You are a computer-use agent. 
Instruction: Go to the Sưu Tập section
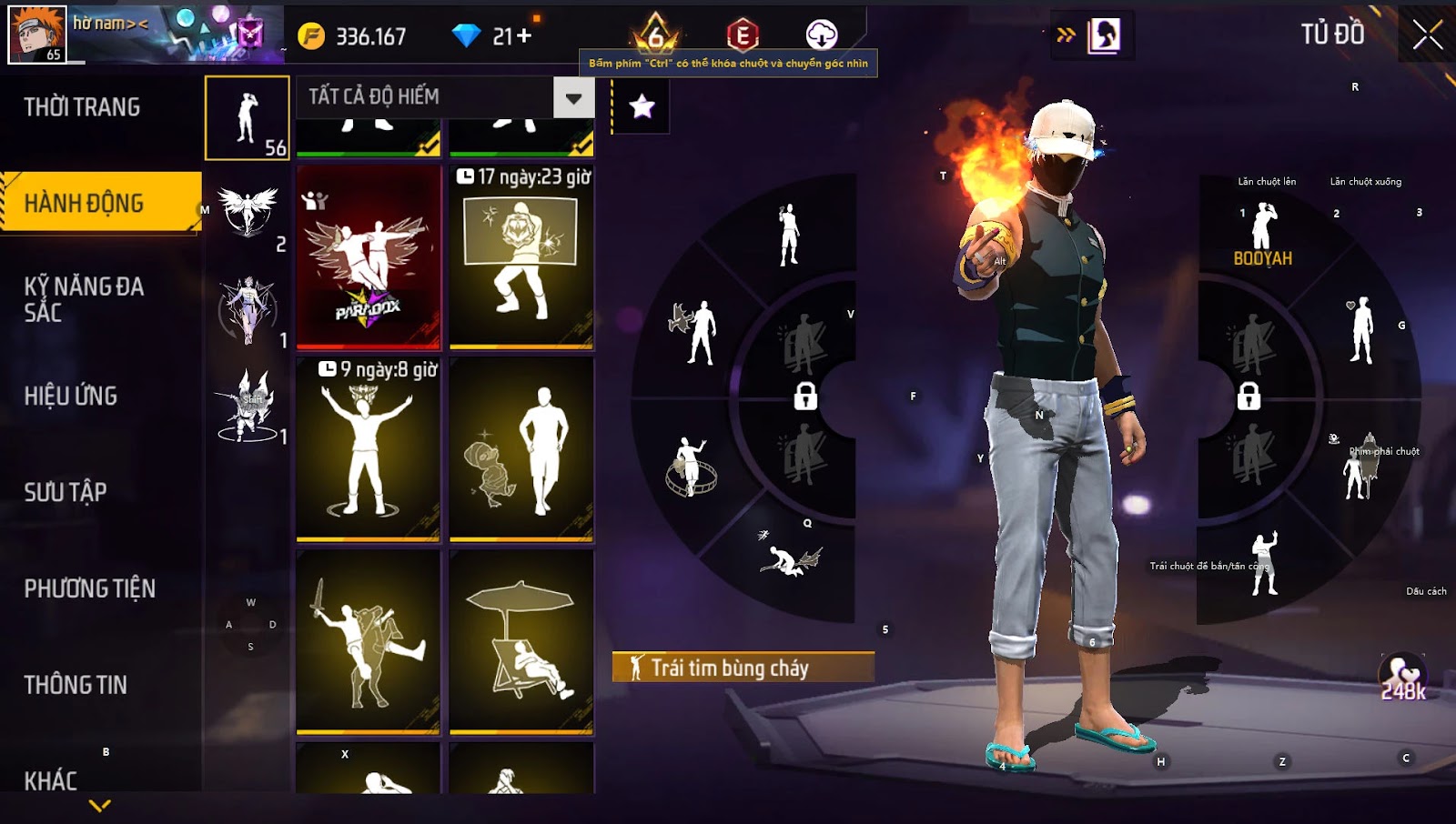pyautogui.click(x=66, y=492)
